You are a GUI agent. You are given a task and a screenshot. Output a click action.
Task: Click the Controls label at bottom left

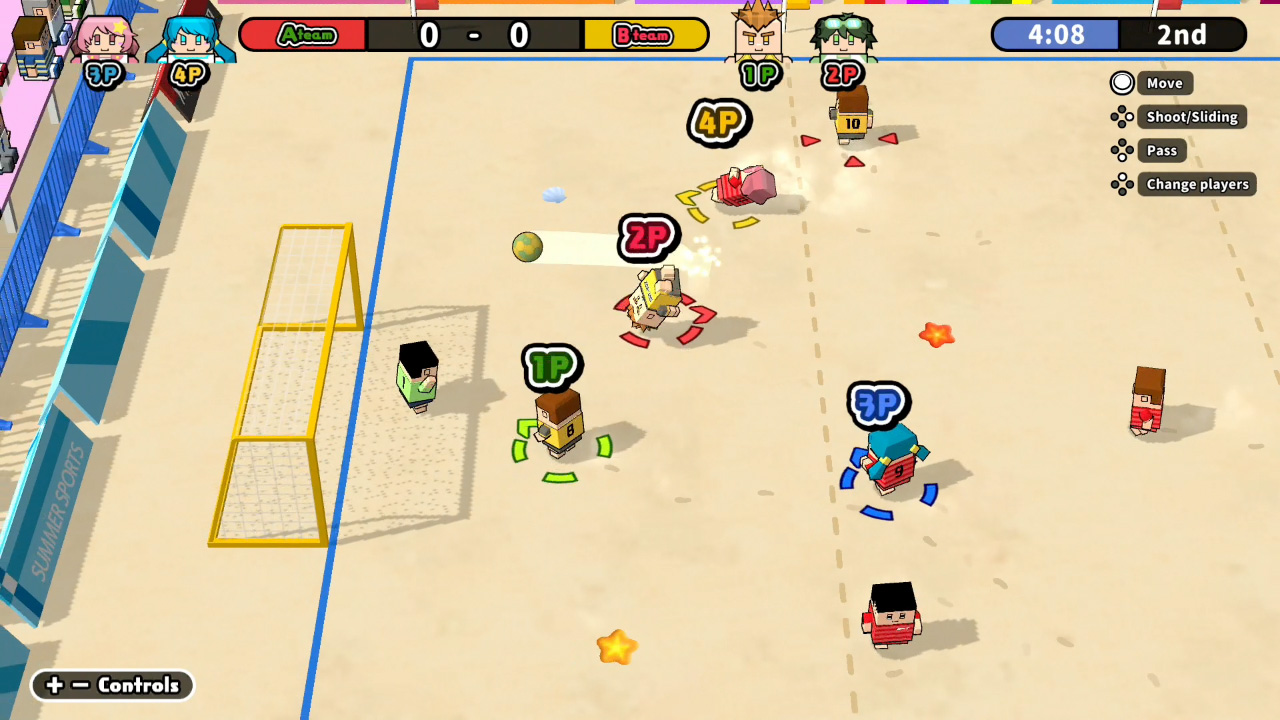[x=137, y=686]
